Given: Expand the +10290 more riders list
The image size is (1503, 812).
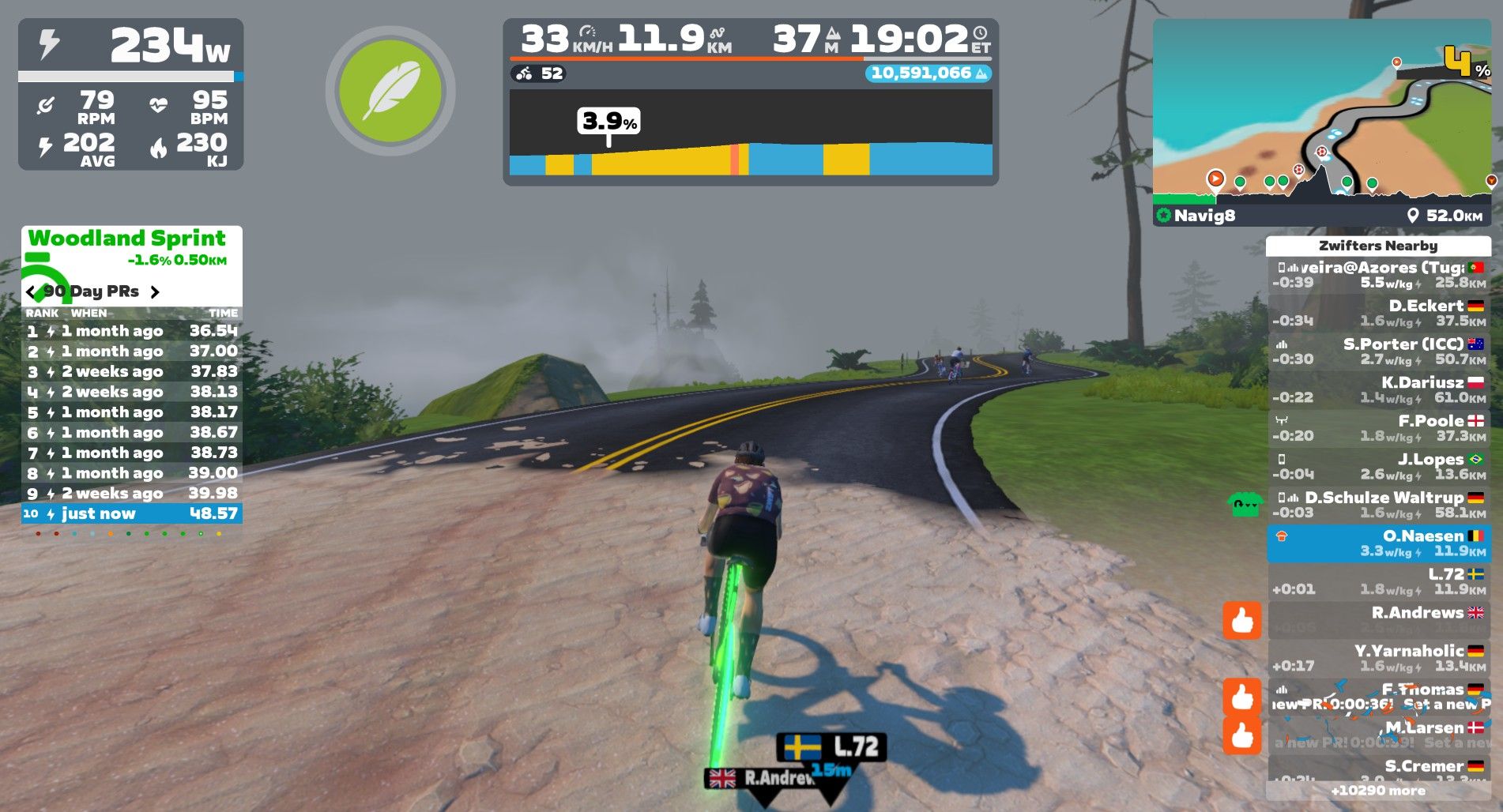Looking at the screenshot, I should 1378,790.
